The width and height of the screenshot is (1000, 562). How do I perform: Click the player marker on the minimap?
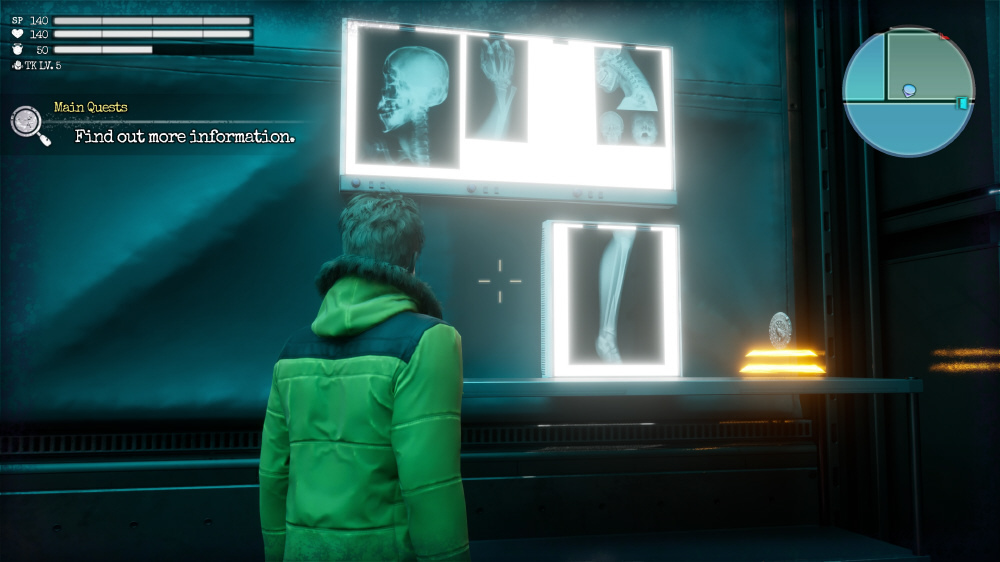pos(909,91)
